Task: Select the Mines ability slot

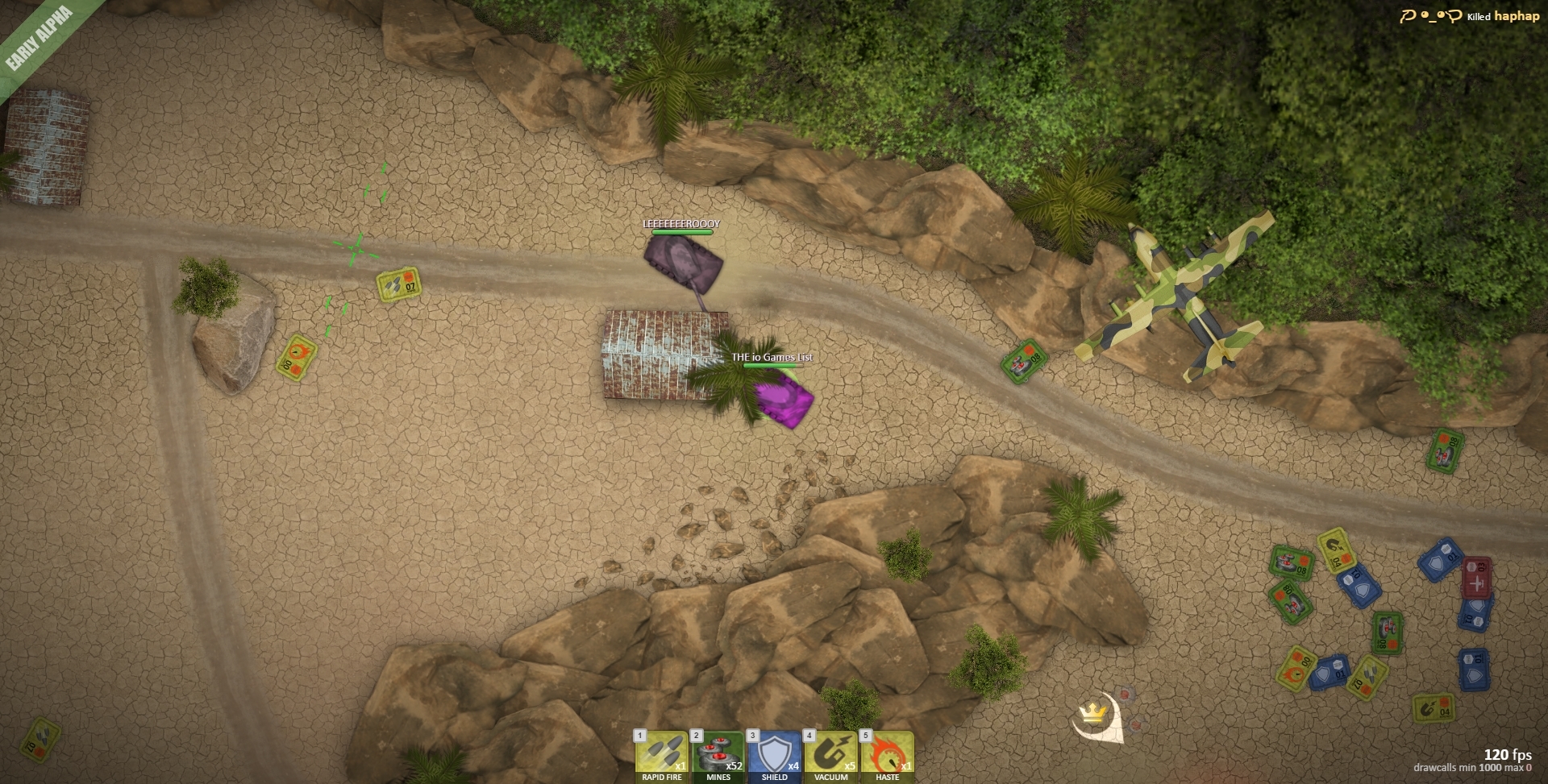Action: point(718,756)
